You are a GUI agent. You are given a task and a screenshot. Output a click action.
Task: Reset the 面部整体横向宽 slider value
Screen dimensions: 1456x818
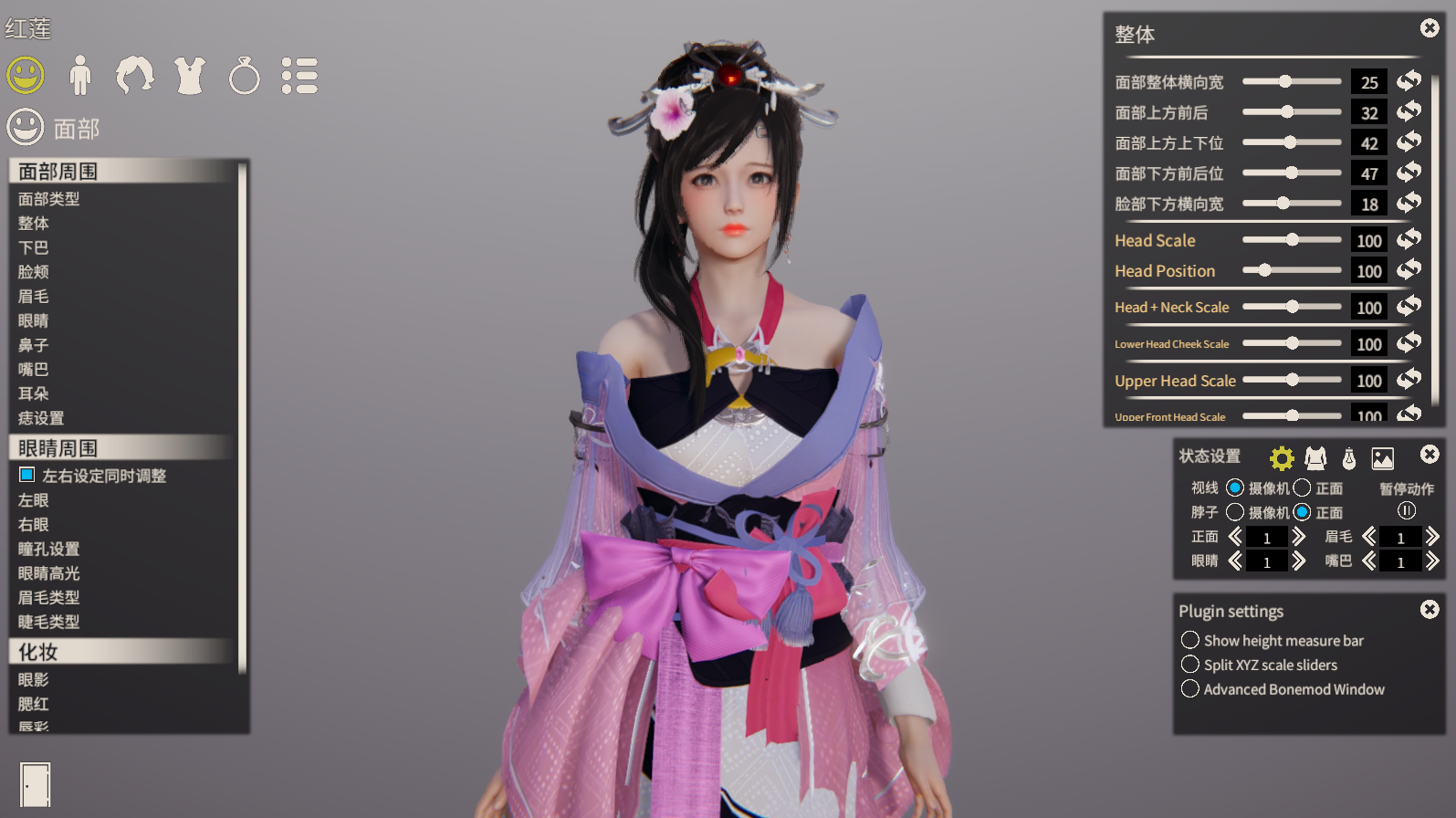coord(1409,81)
